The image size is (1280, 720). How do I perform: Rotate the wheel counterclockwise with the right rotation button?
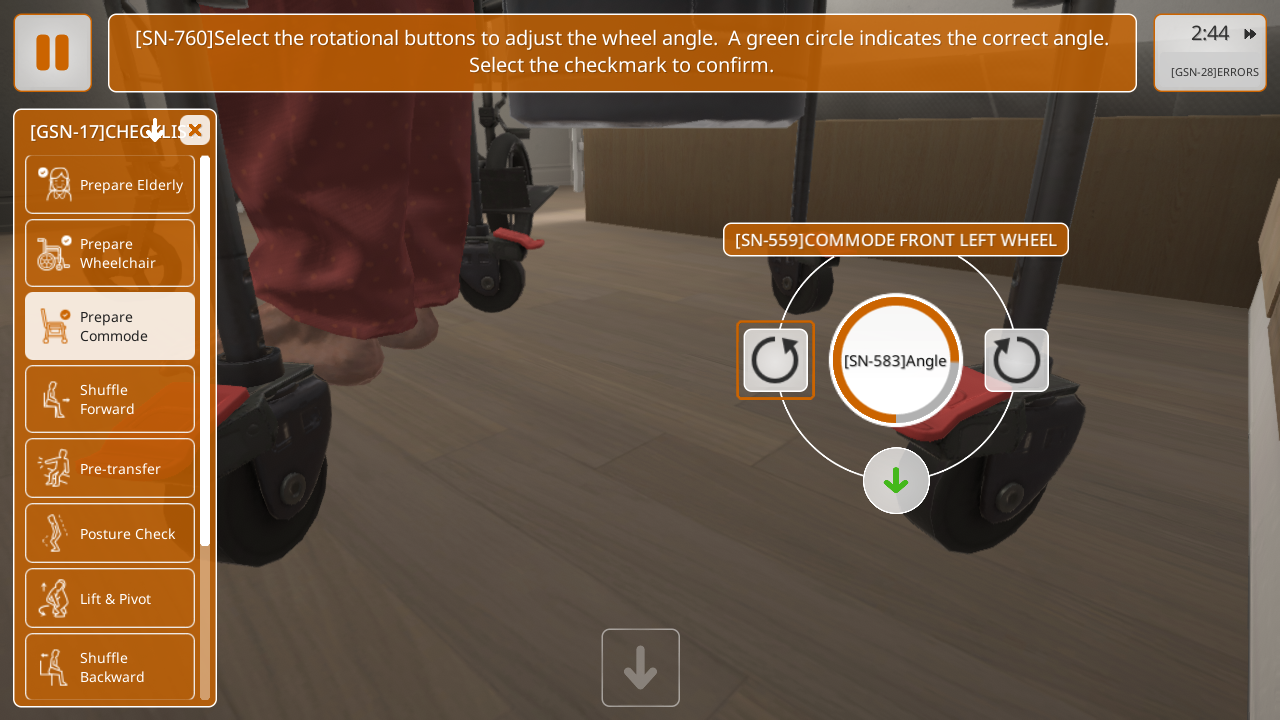[x=1017, y=360]
